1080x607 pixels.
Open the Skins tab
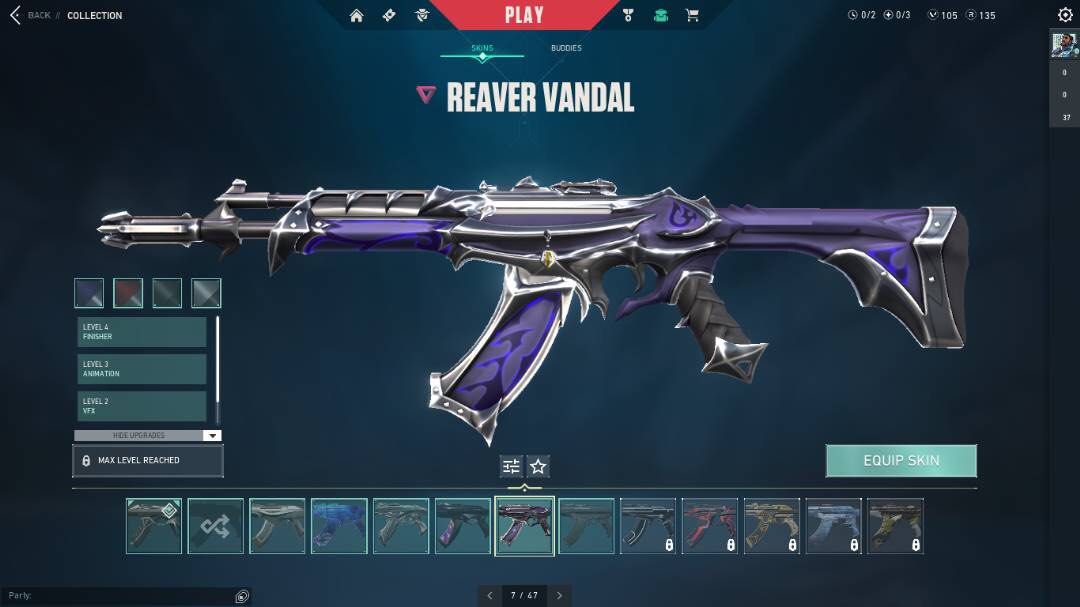click(x=482, y=48)
